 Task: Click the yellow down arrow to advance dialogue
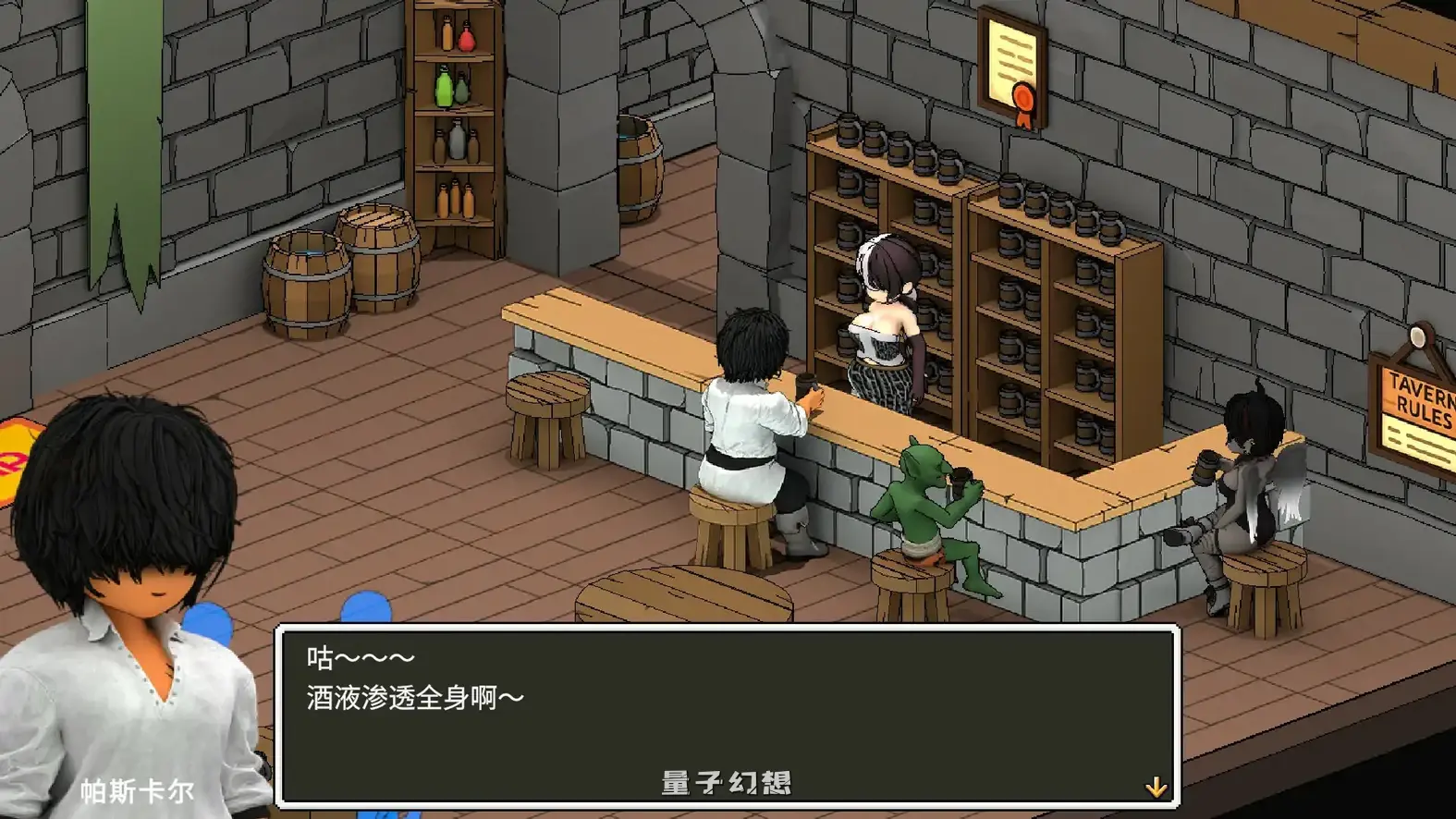1156,788
